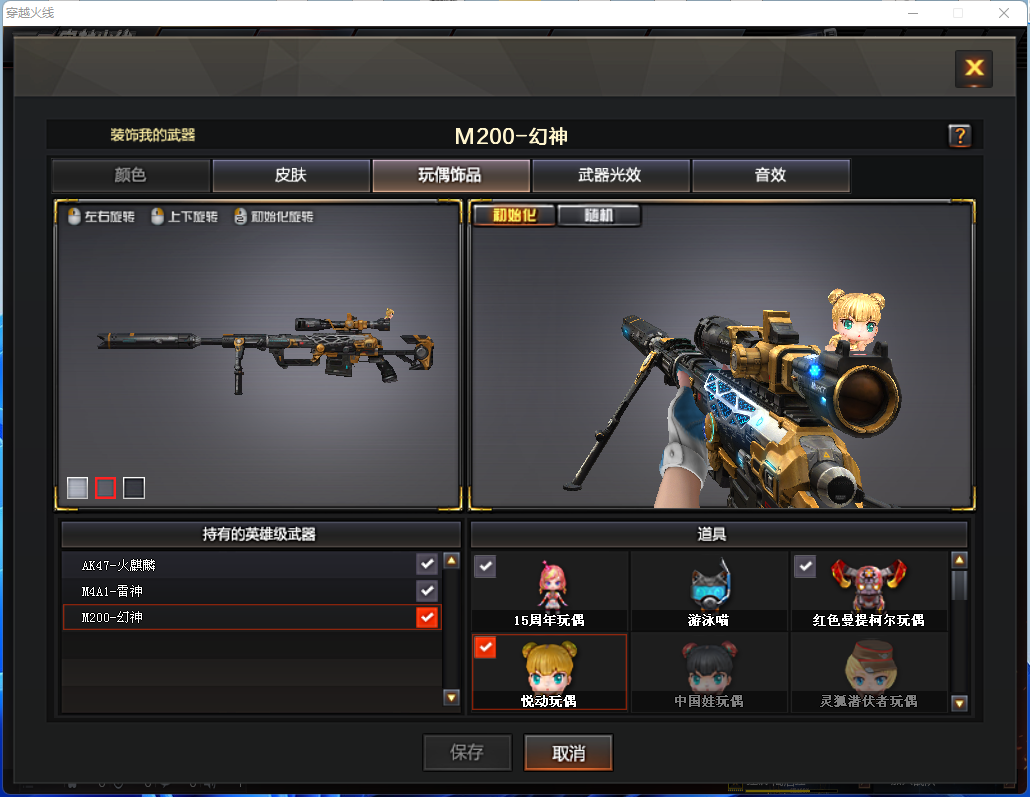Select AK47-火麒麟 in the weapon list
The width and height of the screenshot is (1030, 797).
250,565
